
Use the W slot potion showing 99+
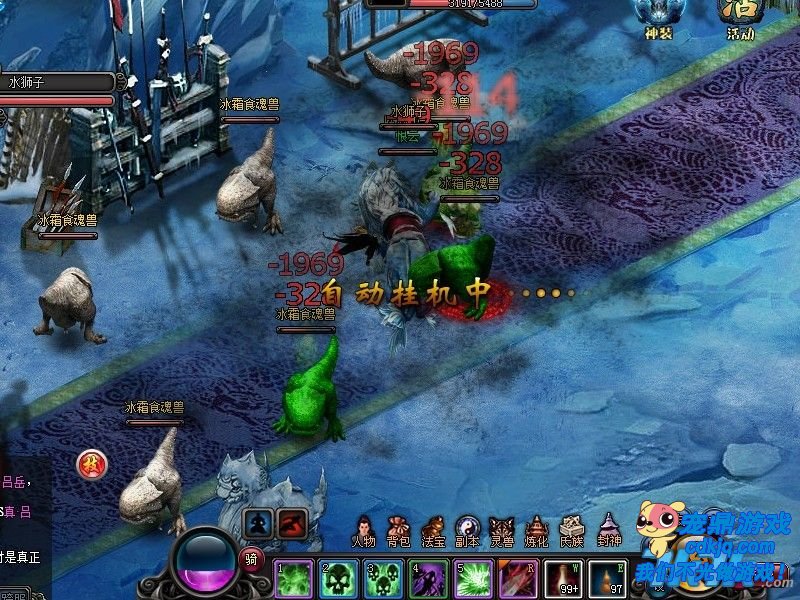pyautogui.click(x=564, y=579)
